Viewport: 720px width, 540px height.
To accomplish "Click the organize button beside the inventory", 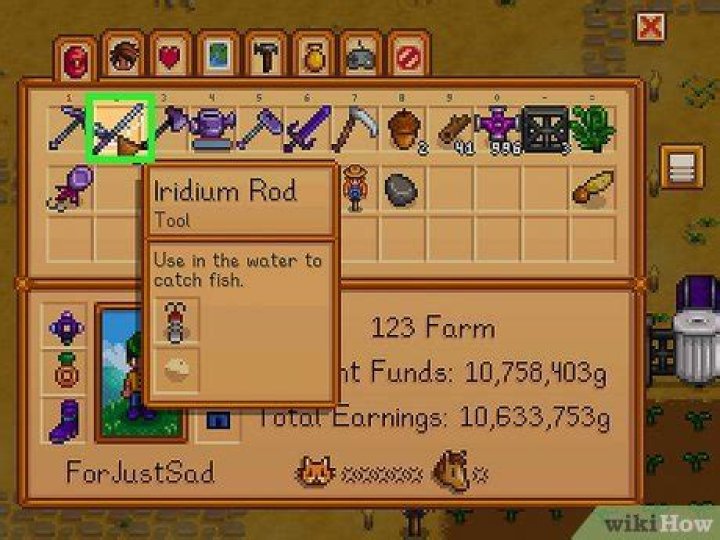I will [x=682, y=166].
